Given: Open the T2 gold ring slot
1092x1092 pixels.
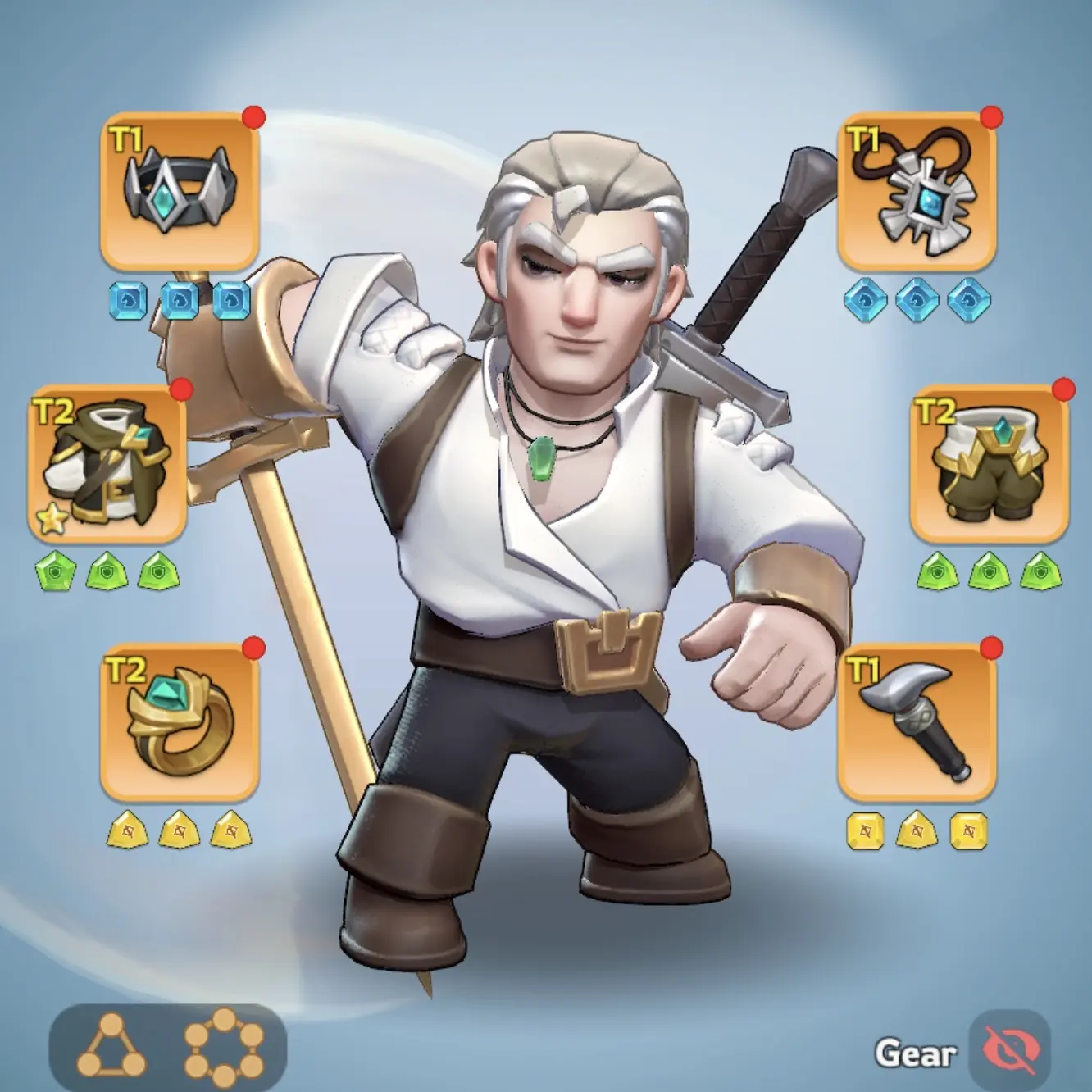Looking at the screenshot, I should coord(180,721).
